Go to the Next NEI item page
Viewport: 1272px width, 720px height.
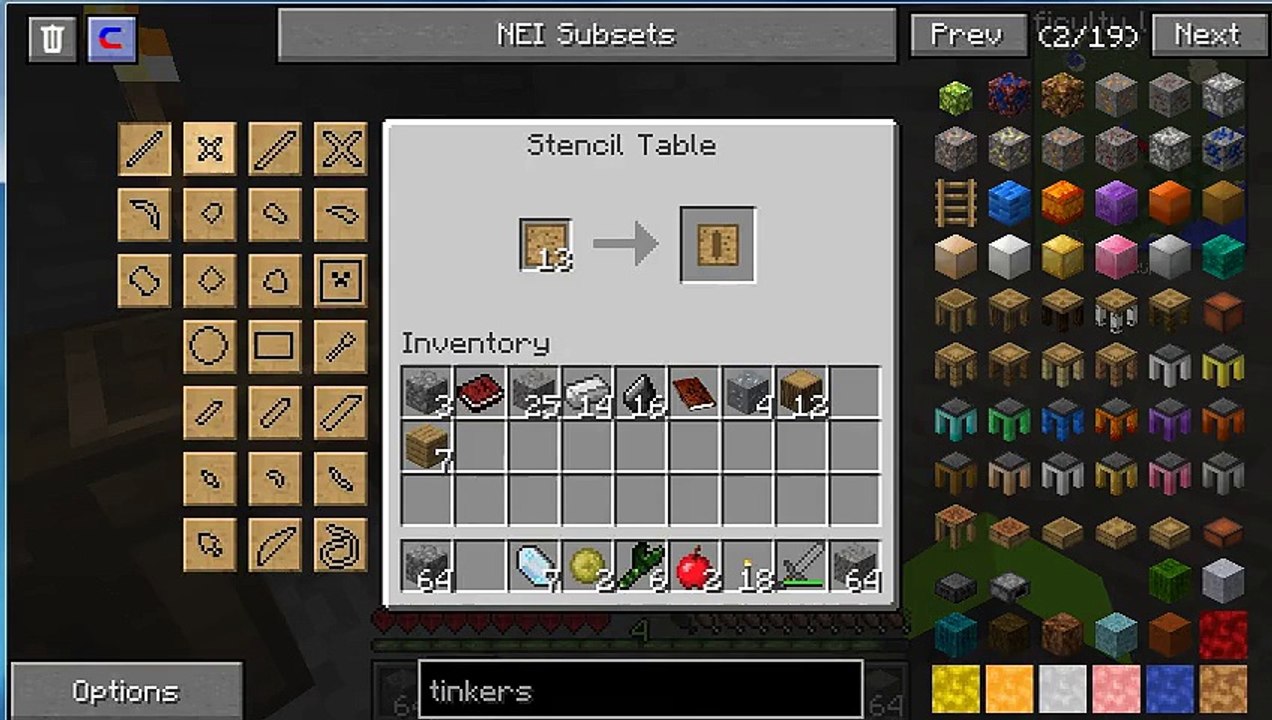1207,36
